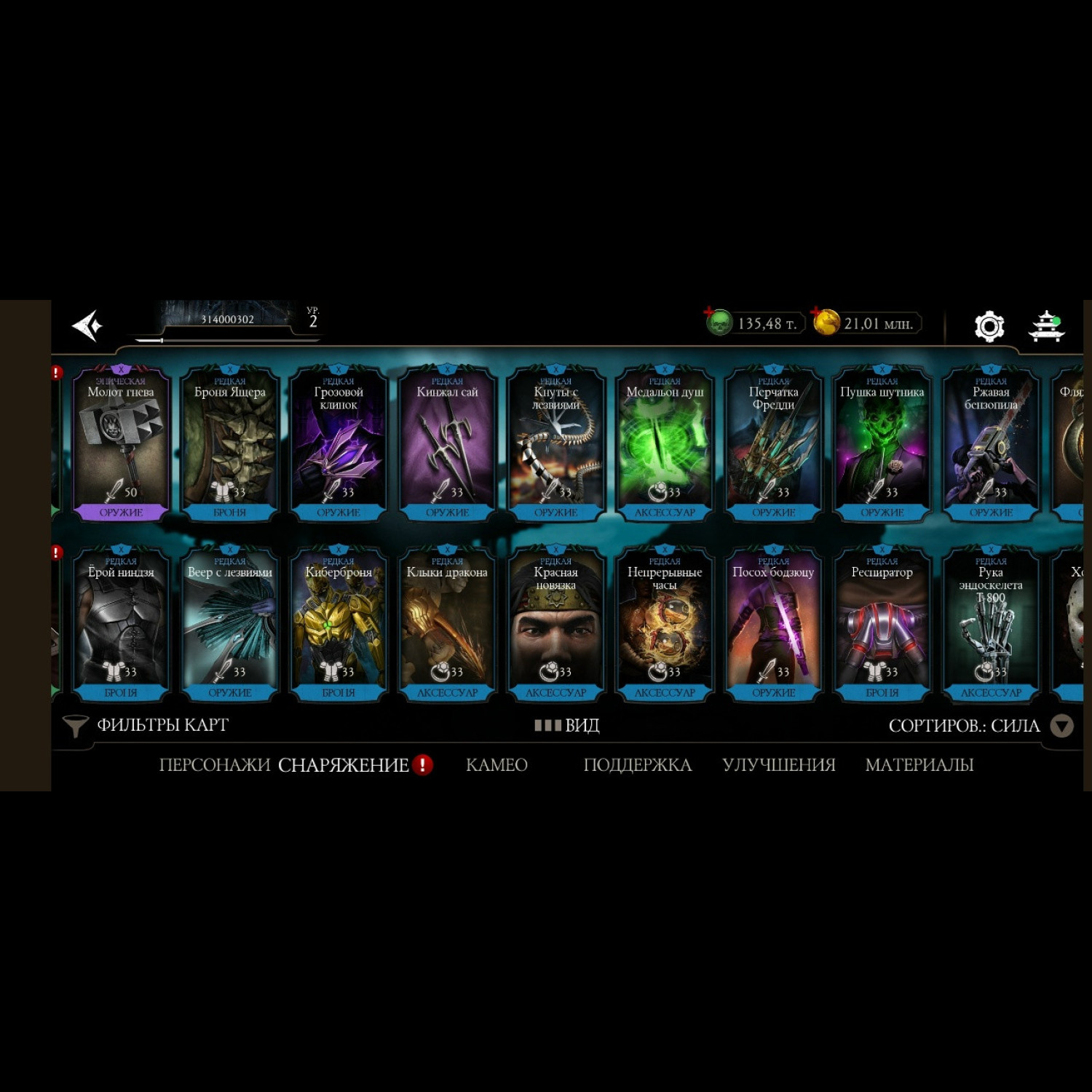The width and height of the screenshot is (1092, 1092).
Task: Add more gold dragon koins
Action: [826, 322]
